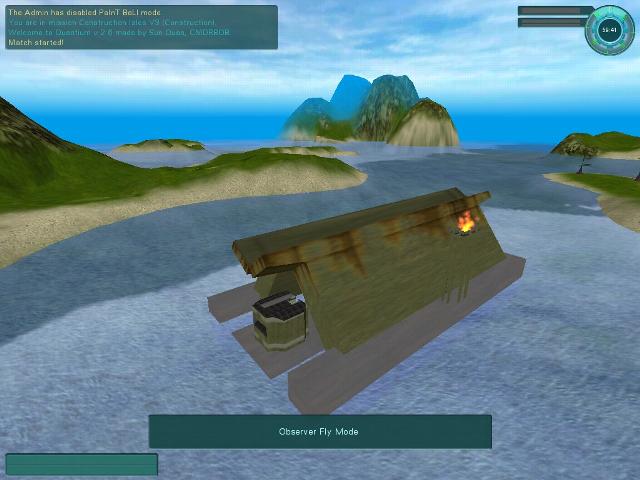Select the circular compass clock

pyautogui.click(x=609, y=29)
